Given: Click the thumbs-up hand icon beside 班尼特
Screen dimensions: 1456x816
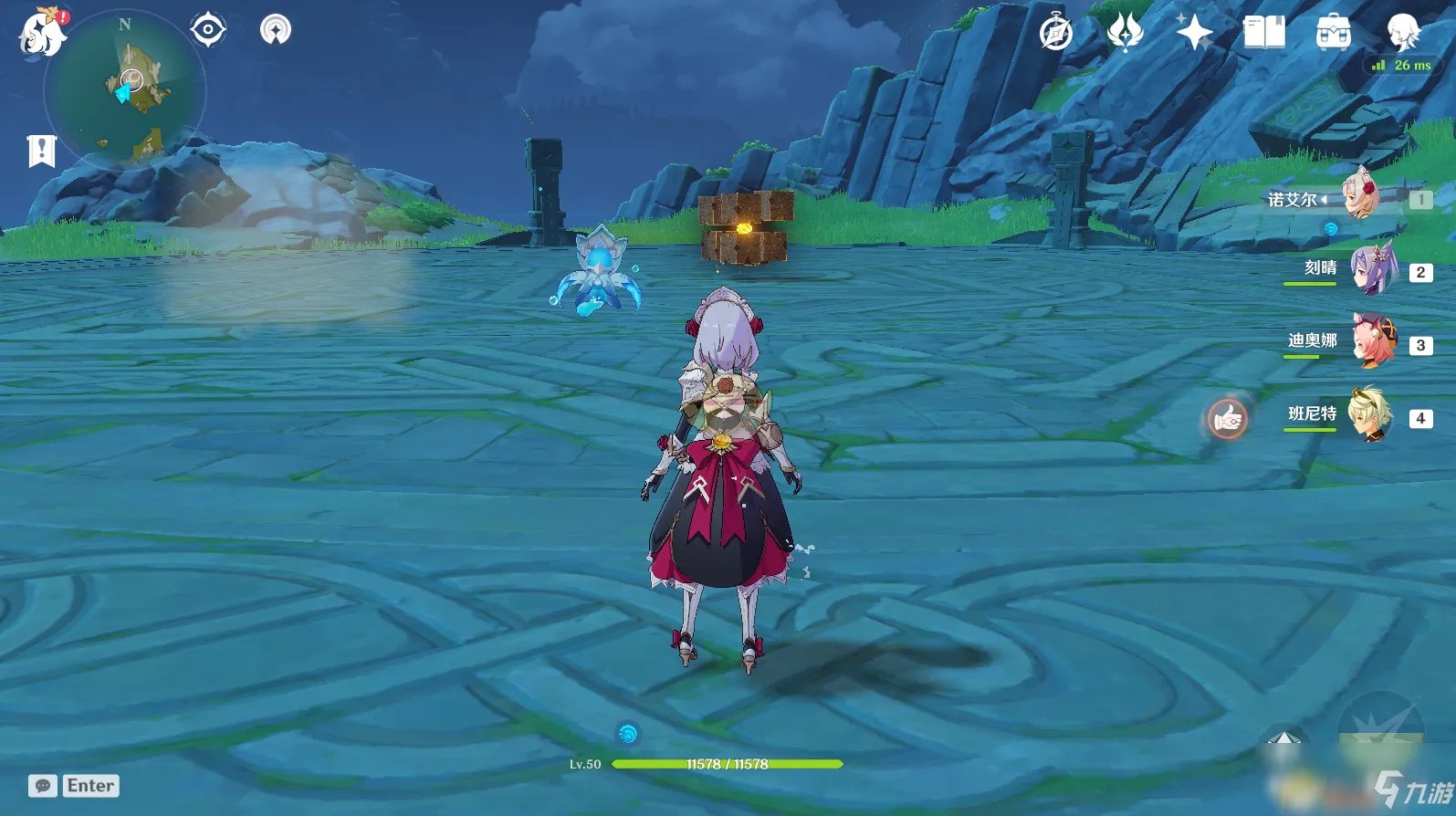Looking at the screenshot, I should pos(1228,419).
